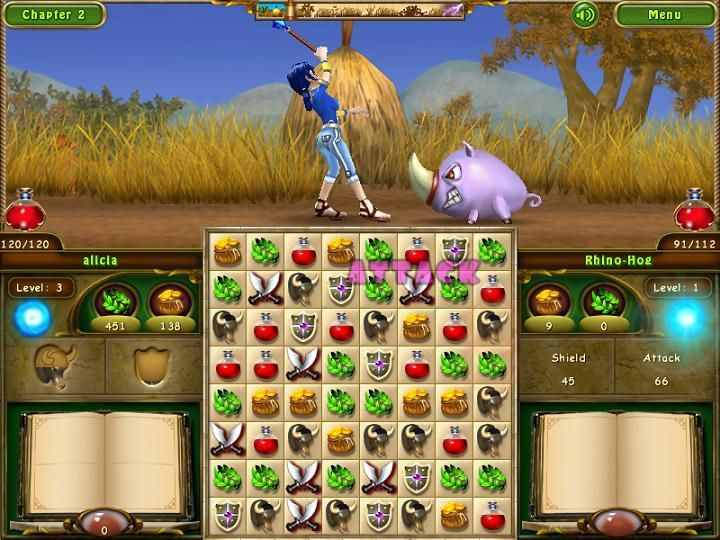
Task: Click the Rhino-Hog's red health potion flask
Action: pyautogui.click(x=694, y=211)
